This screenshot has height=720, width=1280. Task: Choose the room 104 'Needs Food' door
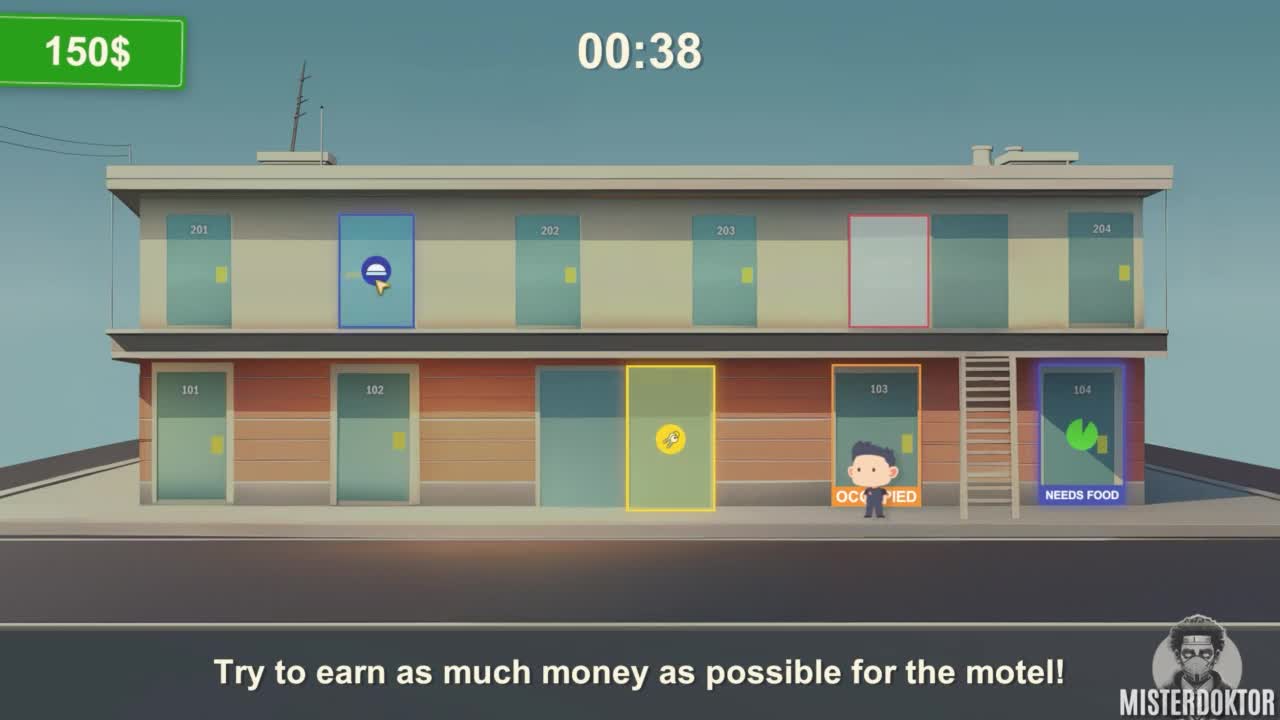click(x=1081, y=434)
